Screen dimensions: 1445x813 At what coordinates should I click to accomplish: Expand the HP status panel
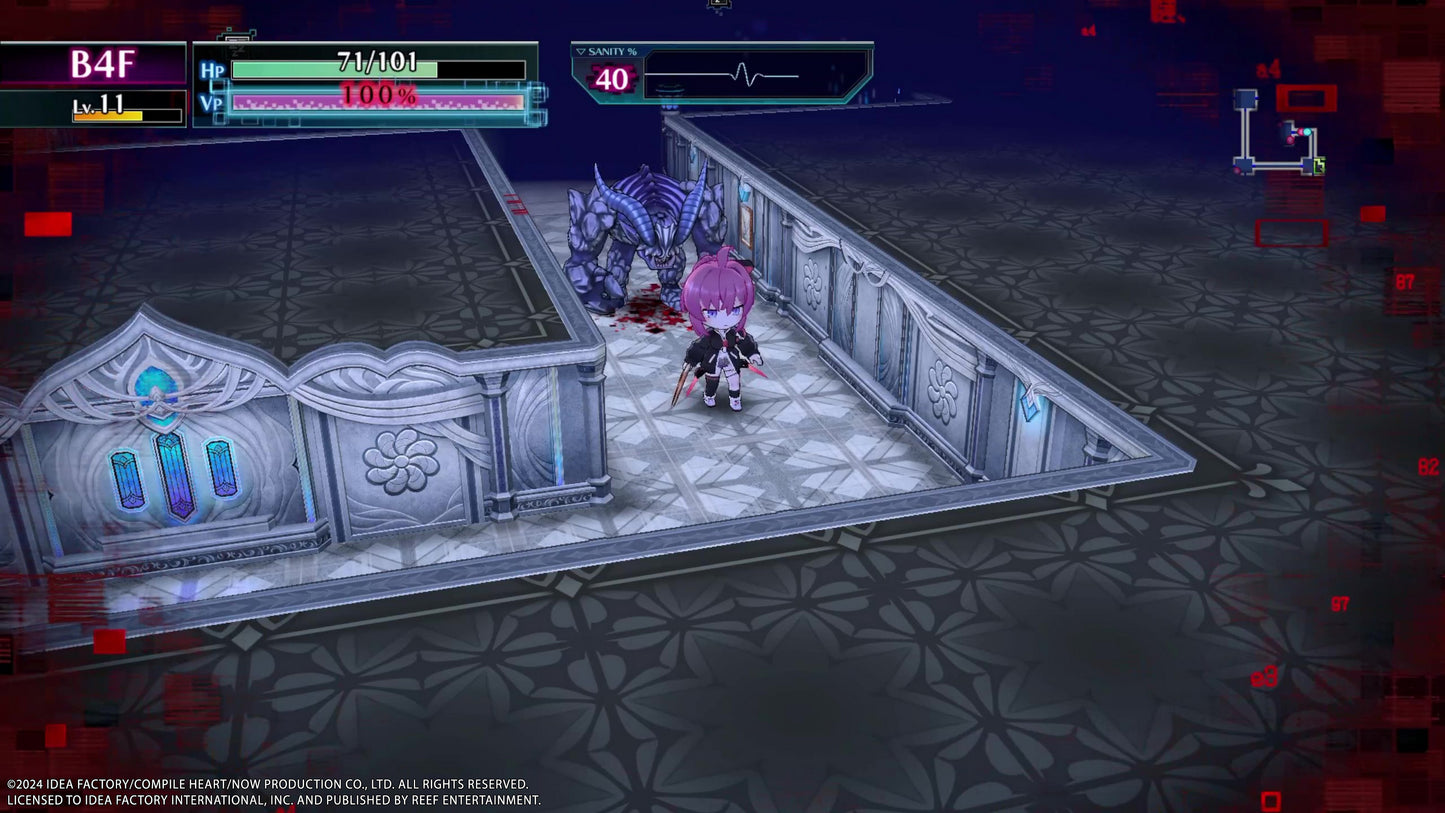(x=370, y=85)
